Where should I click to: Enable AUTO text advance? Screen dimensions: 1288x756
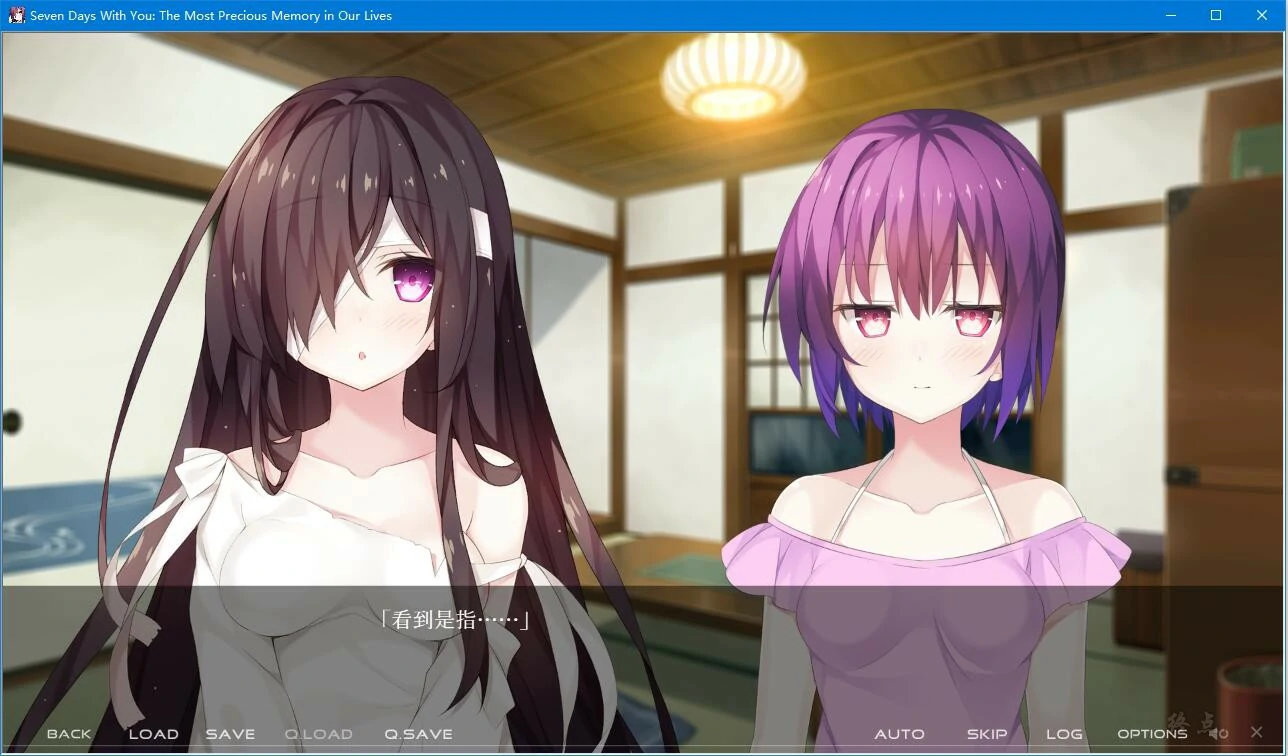tap(899, 734)
